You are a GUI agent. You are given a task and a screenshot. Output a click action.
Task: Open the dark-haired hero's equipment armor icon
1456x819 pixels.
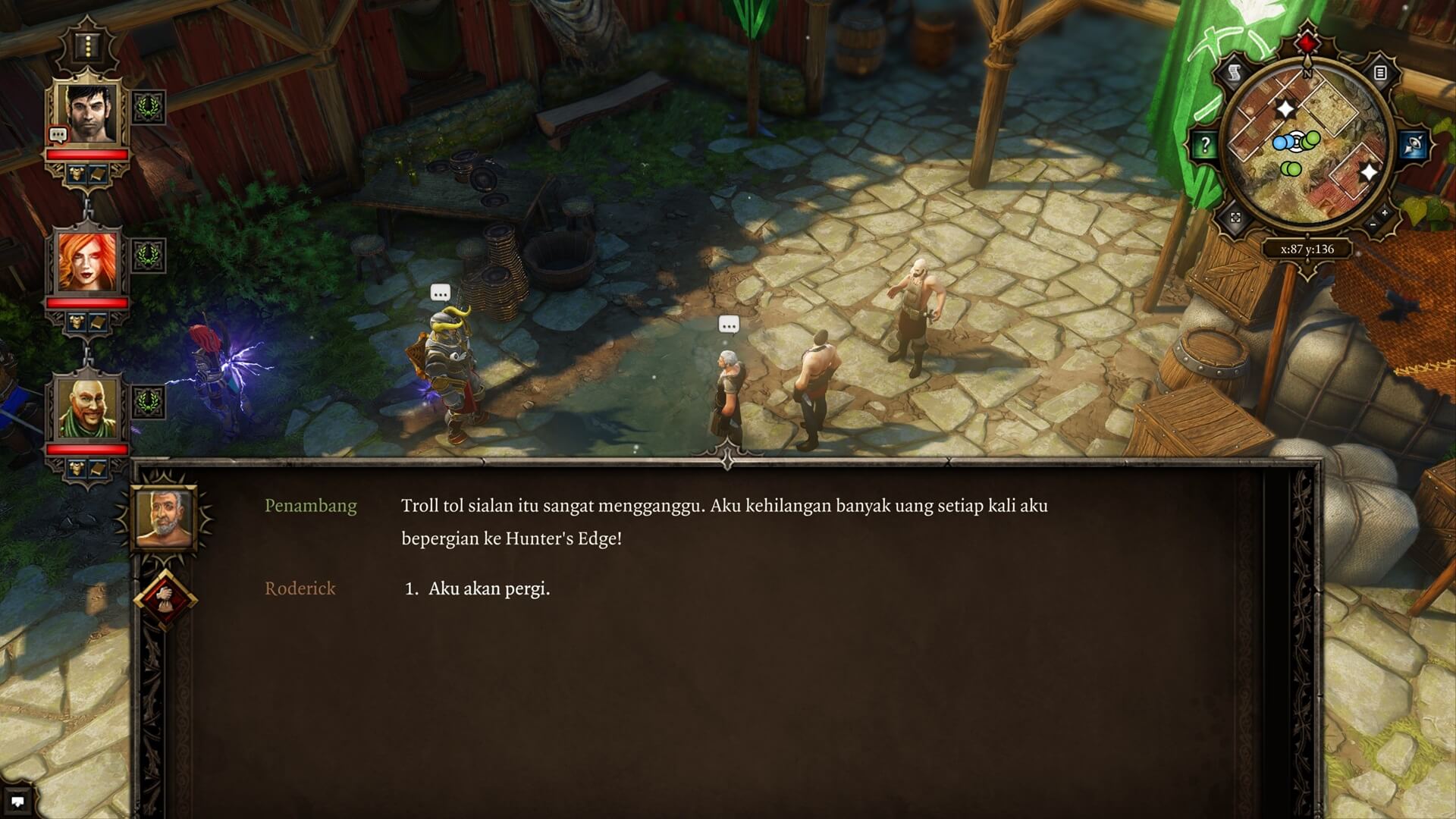pos(77,175)
